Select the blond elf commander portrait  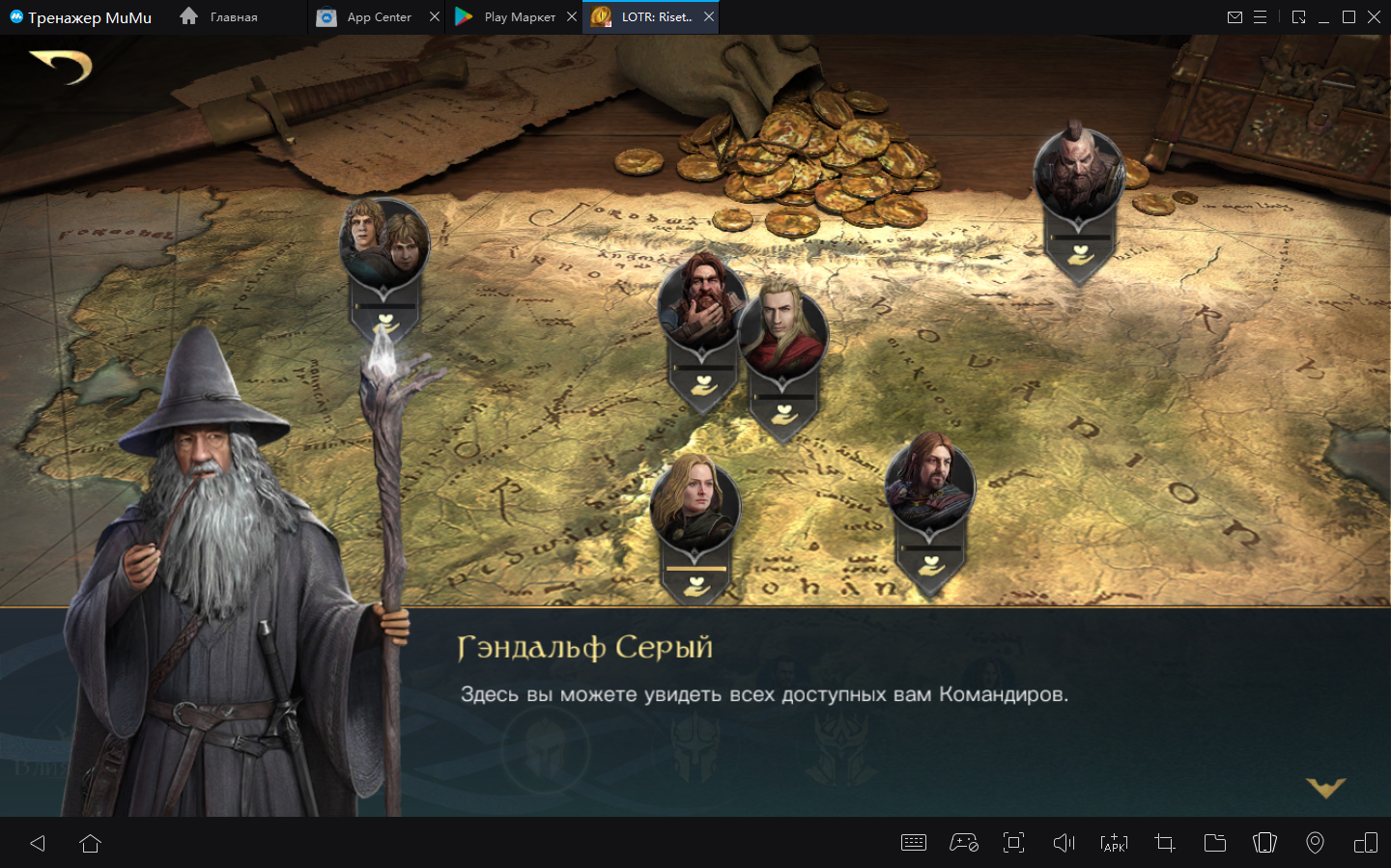(782, 328)
